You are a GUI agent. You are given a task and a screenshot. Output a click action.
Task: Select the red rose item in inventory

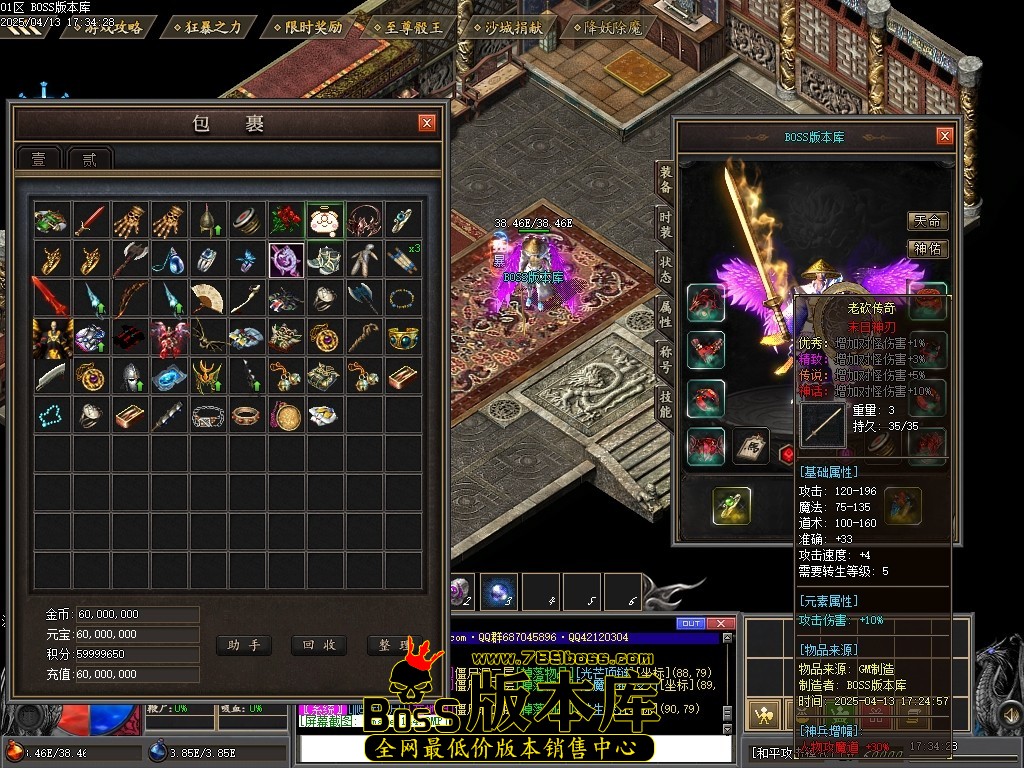click(x=286, y=219)
